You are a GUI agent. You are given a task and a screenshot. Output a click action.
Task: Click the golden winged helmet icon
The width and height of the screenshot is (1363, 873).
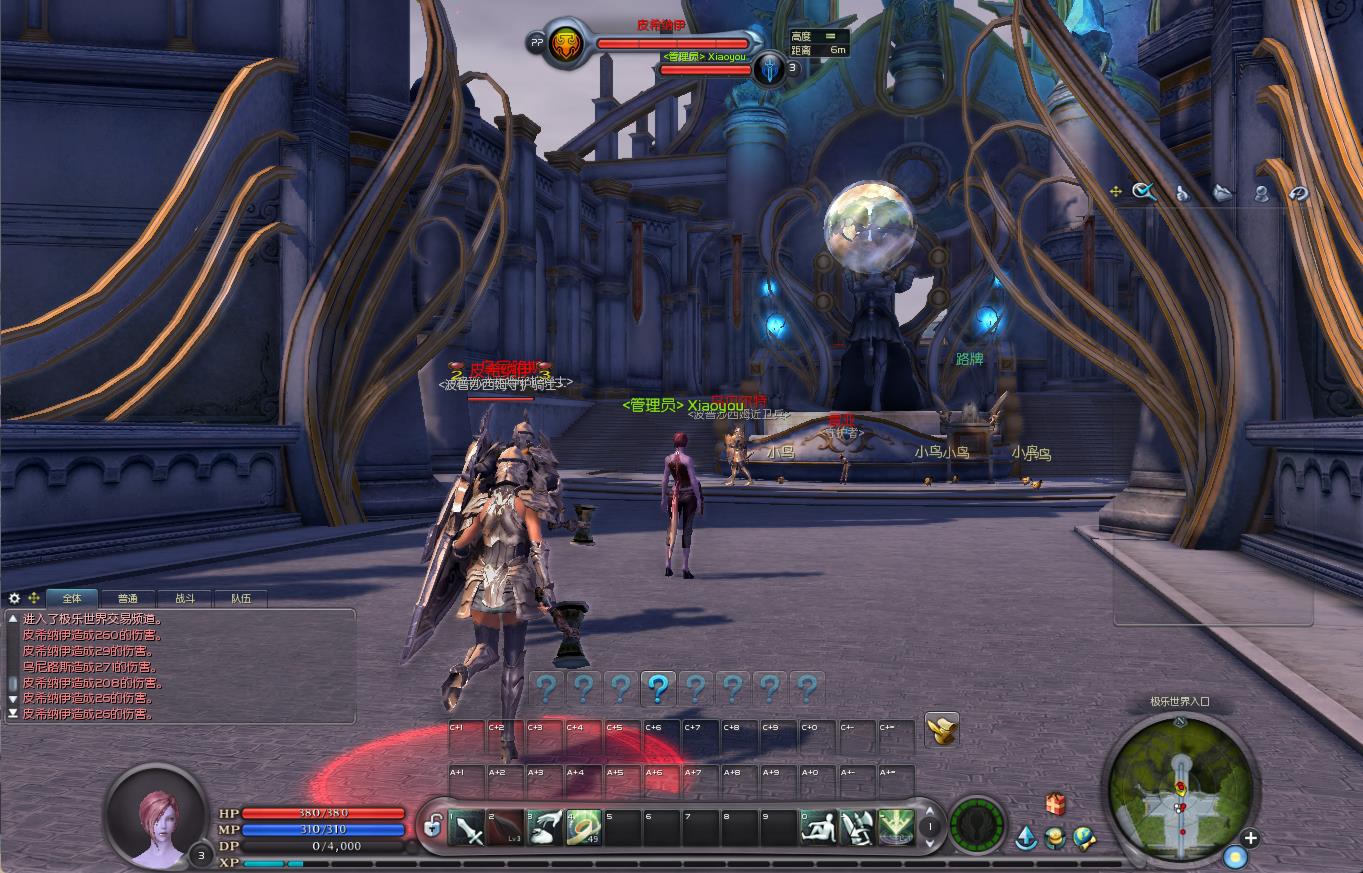click(x=942, y=729)
